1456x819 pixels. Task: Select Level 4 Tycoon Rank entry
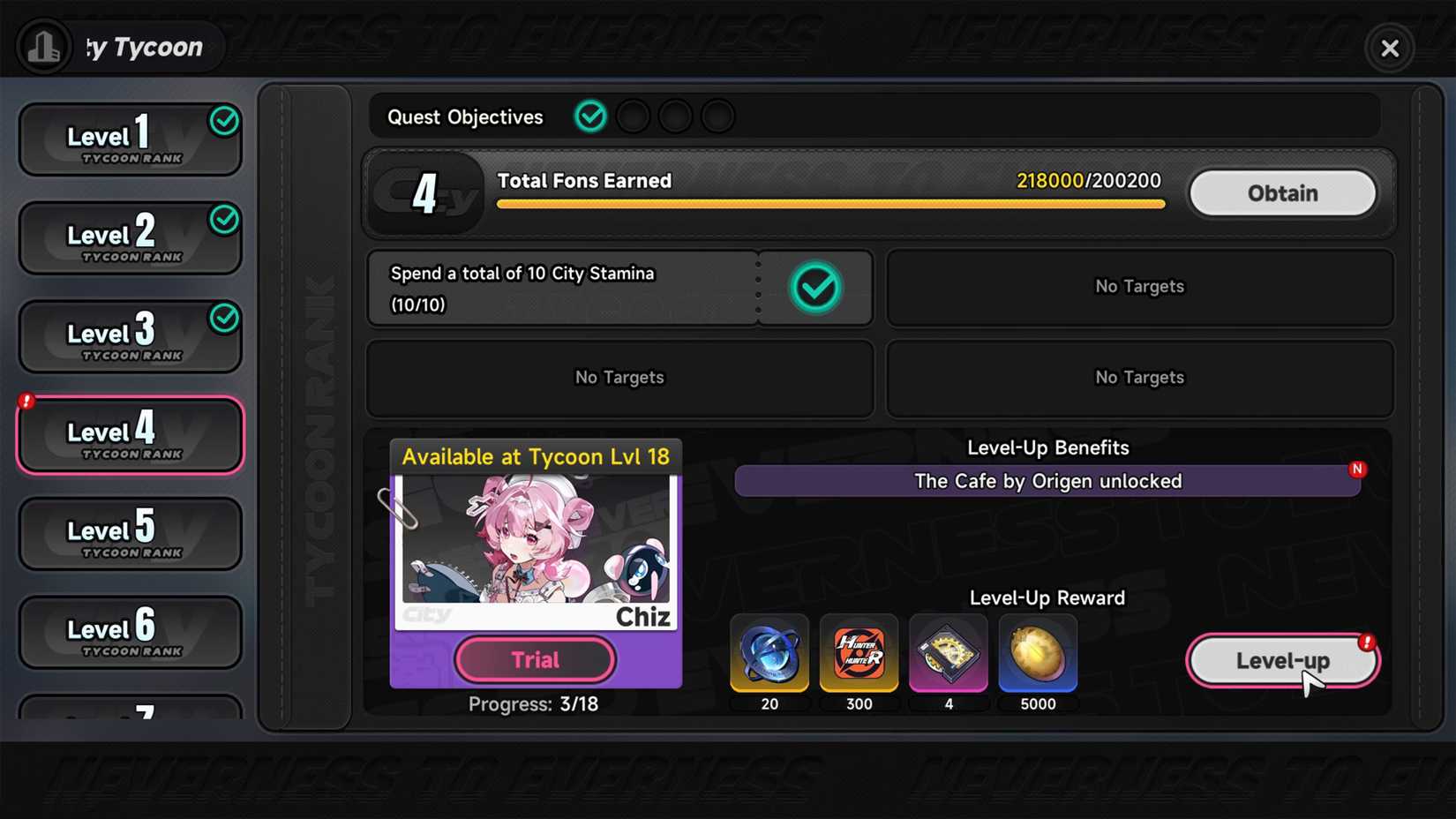pyautogui.click(x=130, y=434)
